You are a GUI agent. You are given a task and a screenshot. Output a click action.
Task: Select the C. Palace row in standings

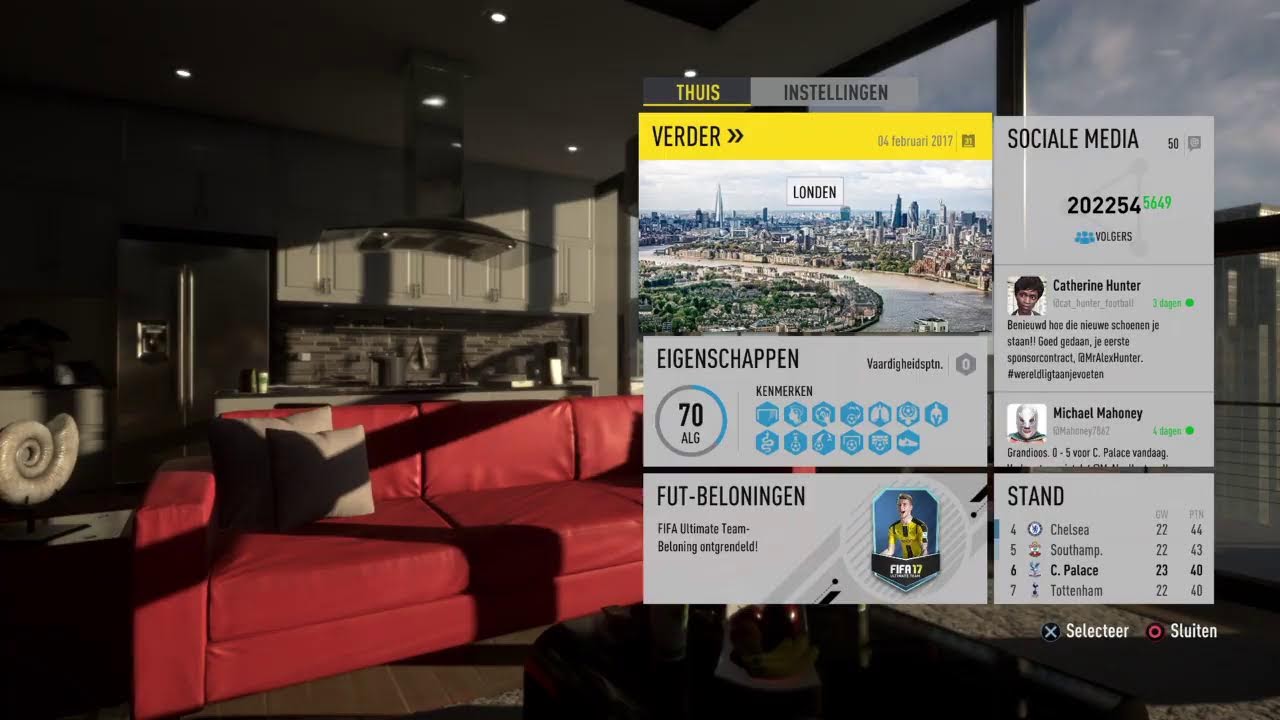[1103, 571]
